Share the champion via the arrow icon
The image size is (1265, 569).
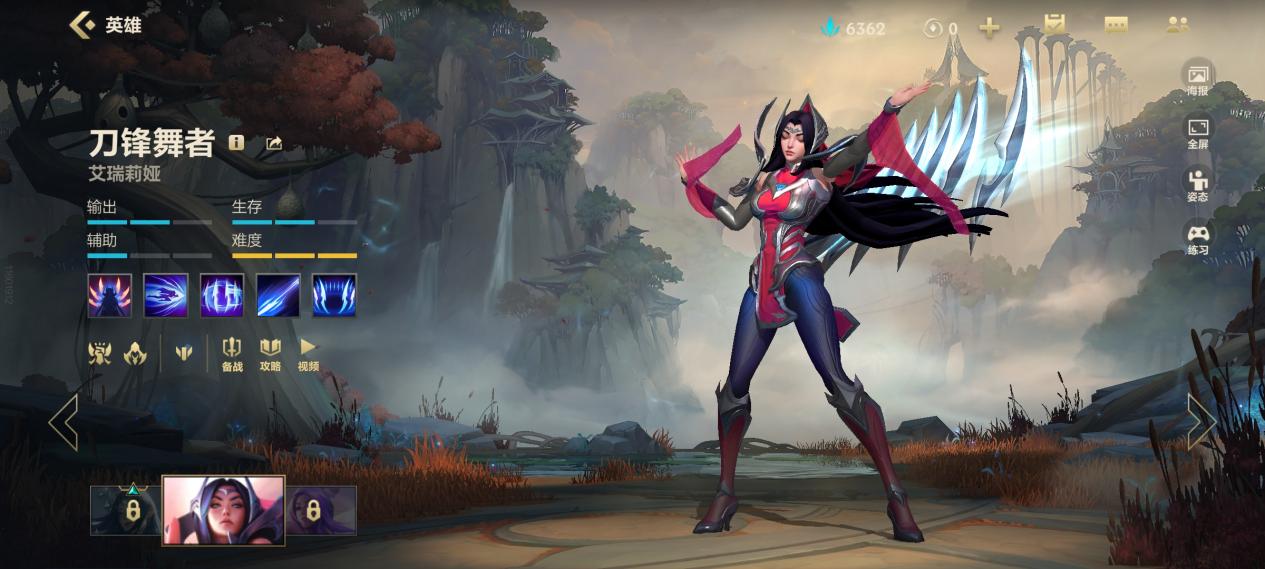click(x=274, y=143)
